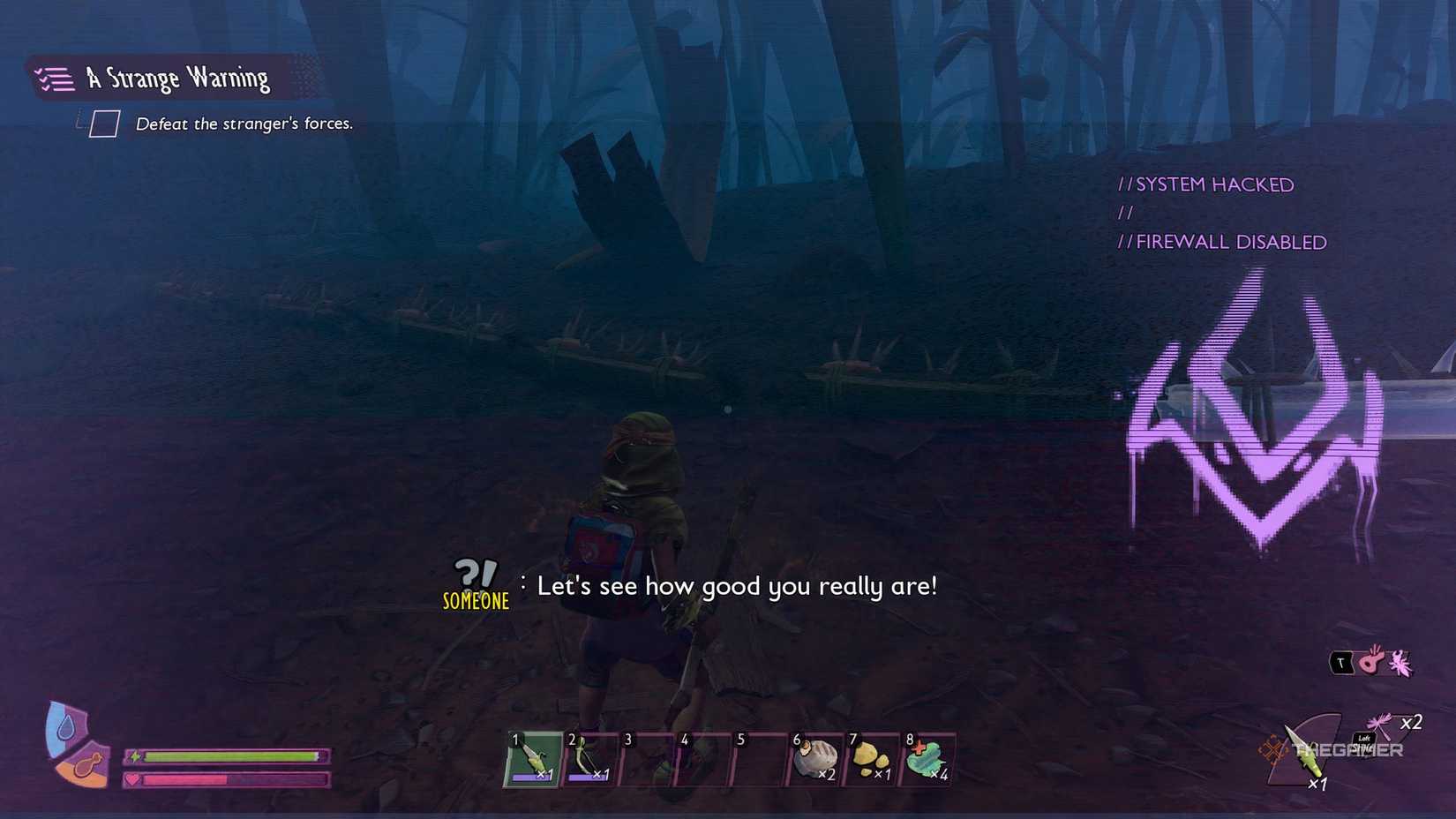This screenshot has width=1456, height=819.
Task: Click the SOMEONE speaker name label
Action: coord(475,602)
